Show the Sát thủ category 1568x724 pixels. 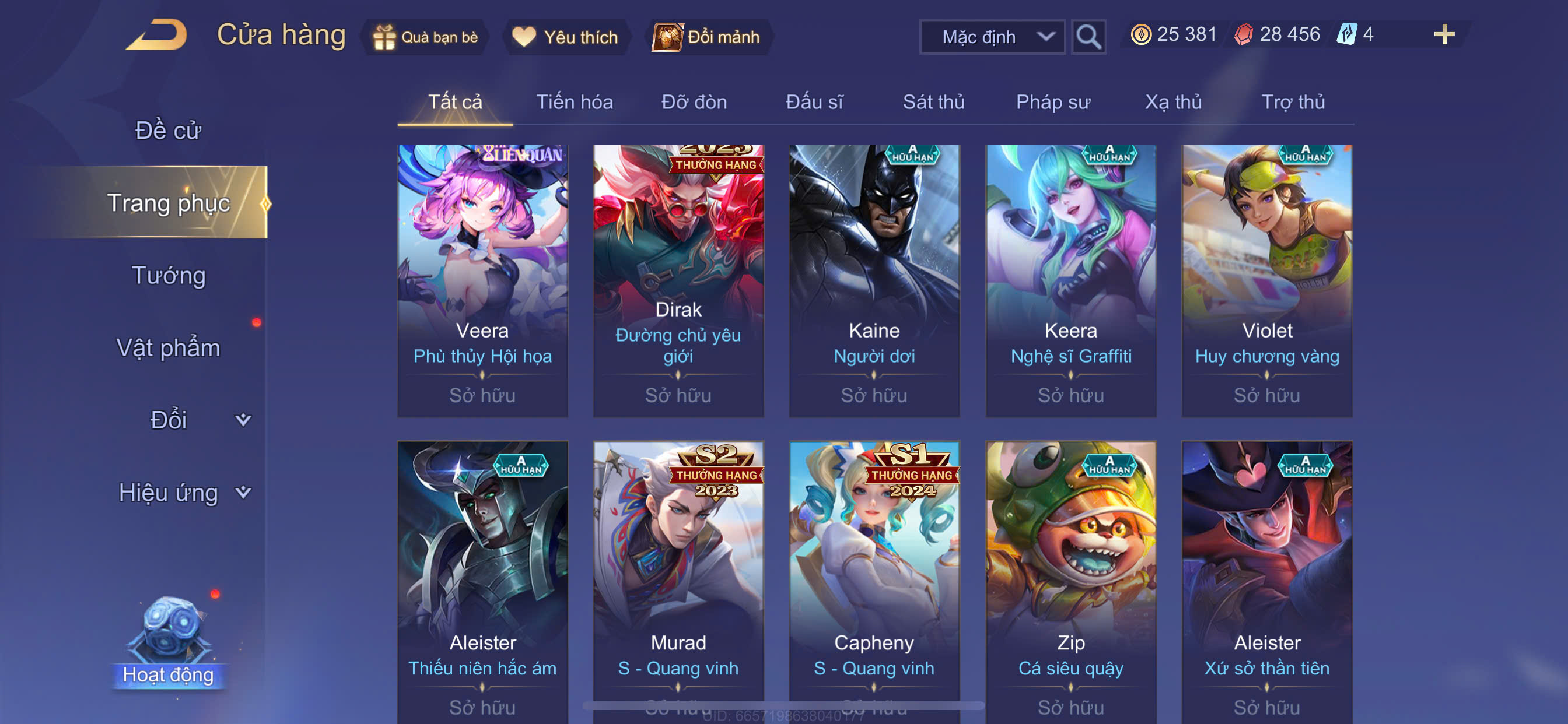point(933,102)
